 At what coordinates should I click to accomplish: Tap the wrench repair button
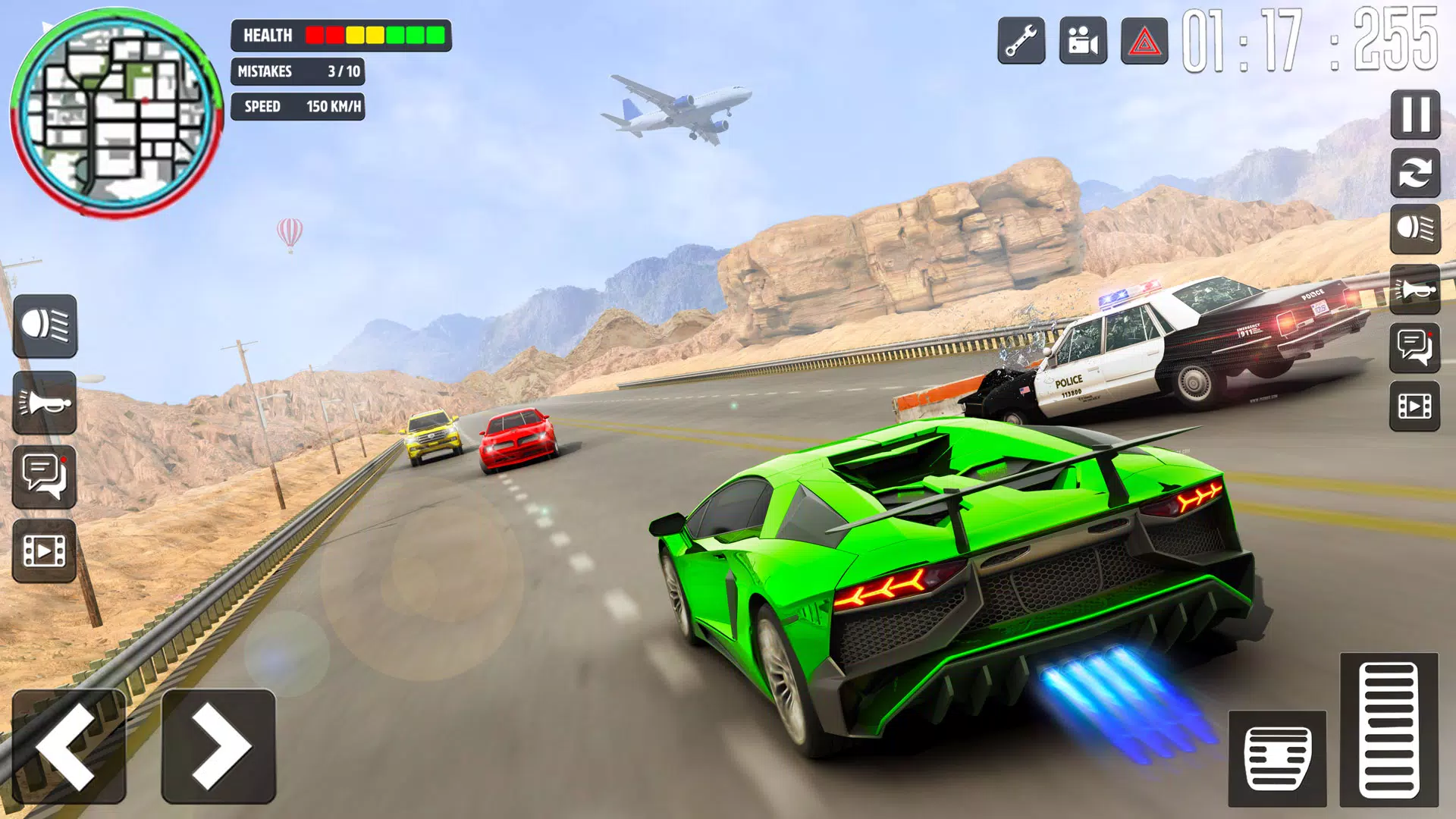[x=1021, y=41]
